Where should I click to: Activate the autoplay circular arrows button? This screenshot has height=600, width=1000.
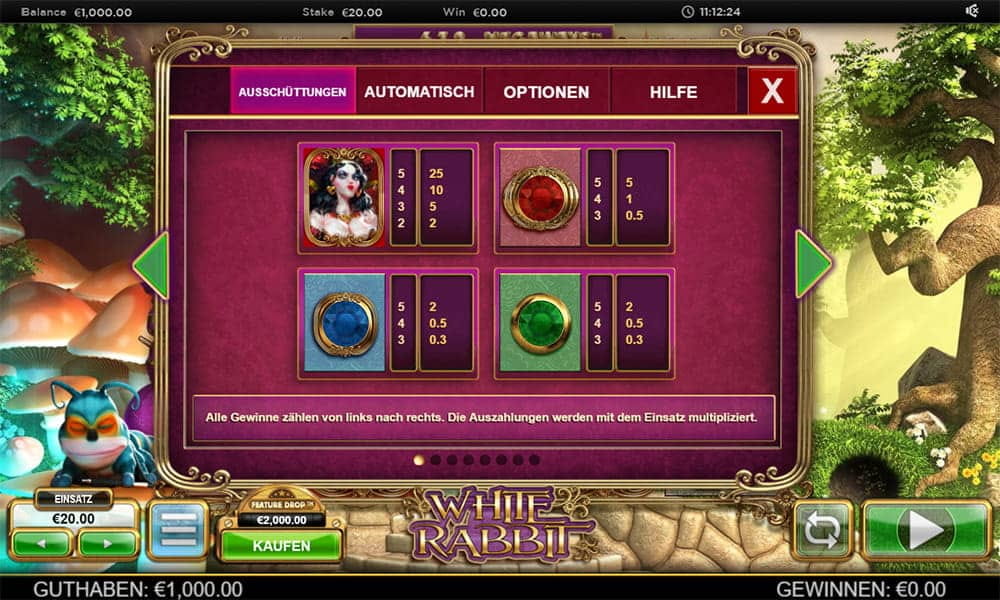822,530
